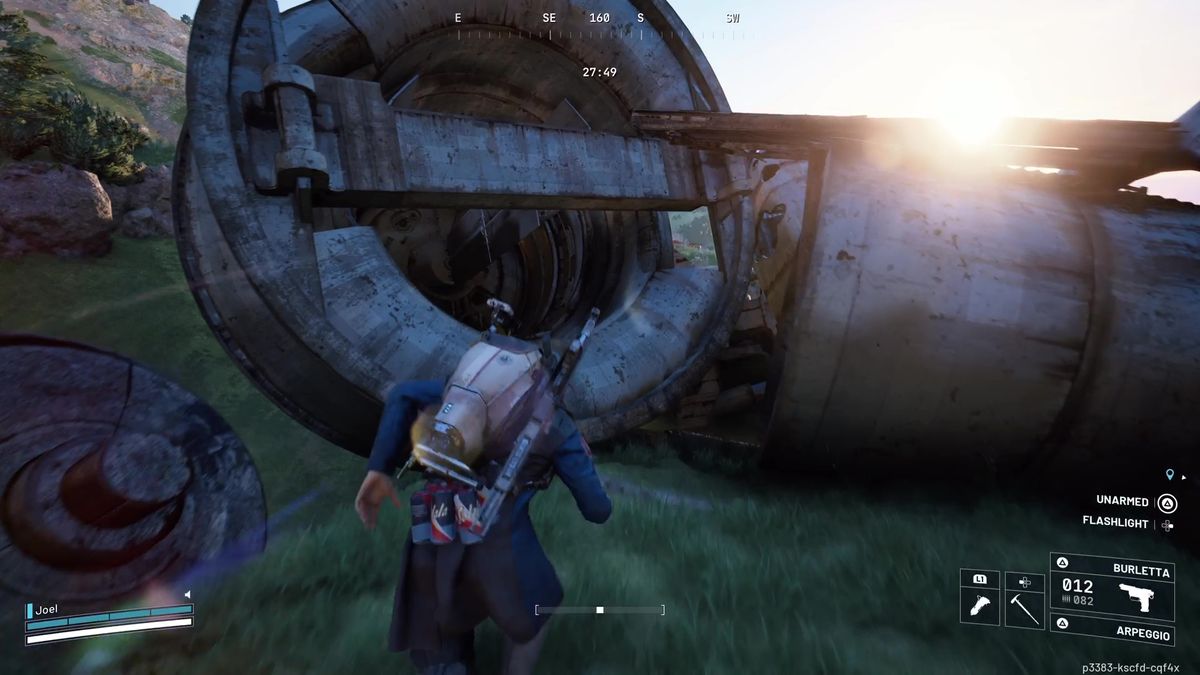The width and height of the screenshot is (1200, 675).
Task: Switch to the Arpeggio weapon slot
Action: coord(1111,629)
